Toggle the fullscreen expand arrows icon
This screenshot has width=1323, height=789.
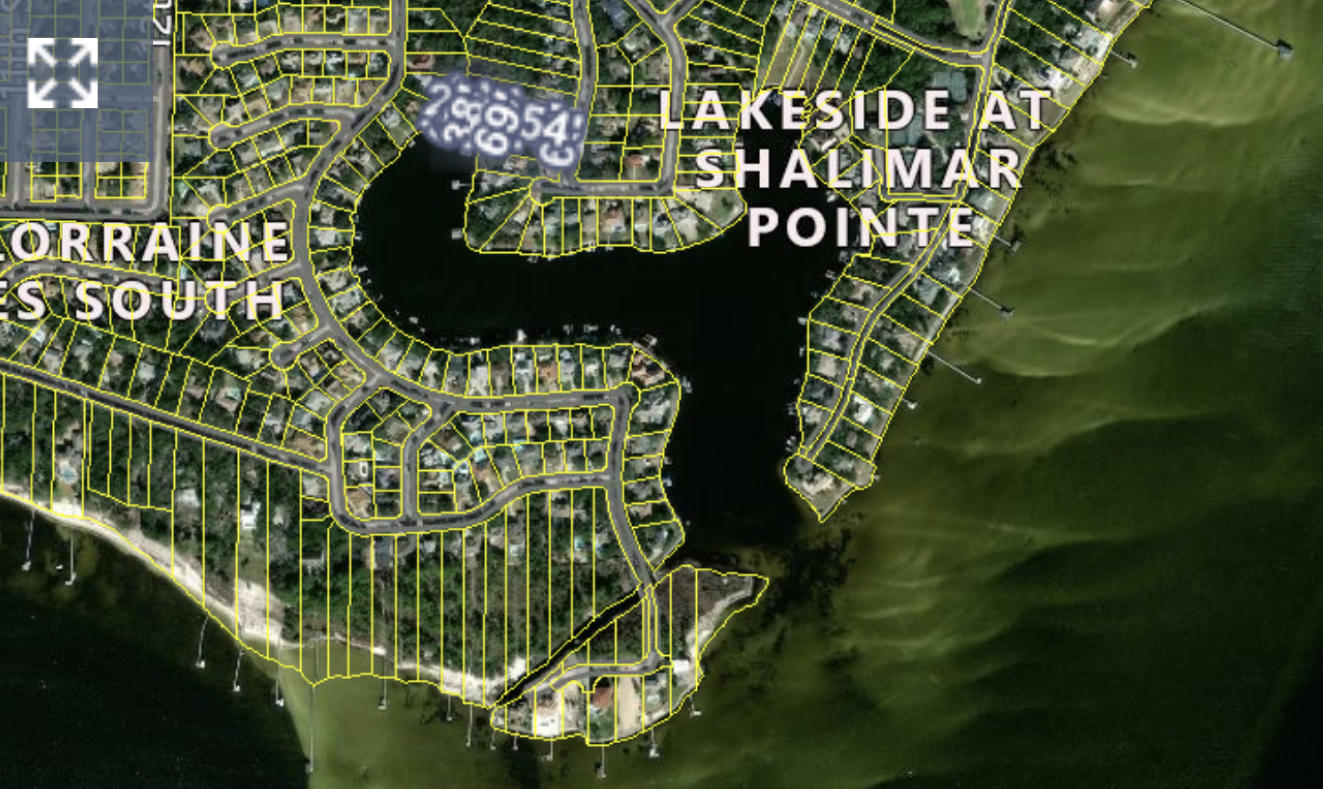(x=62, y=73)
